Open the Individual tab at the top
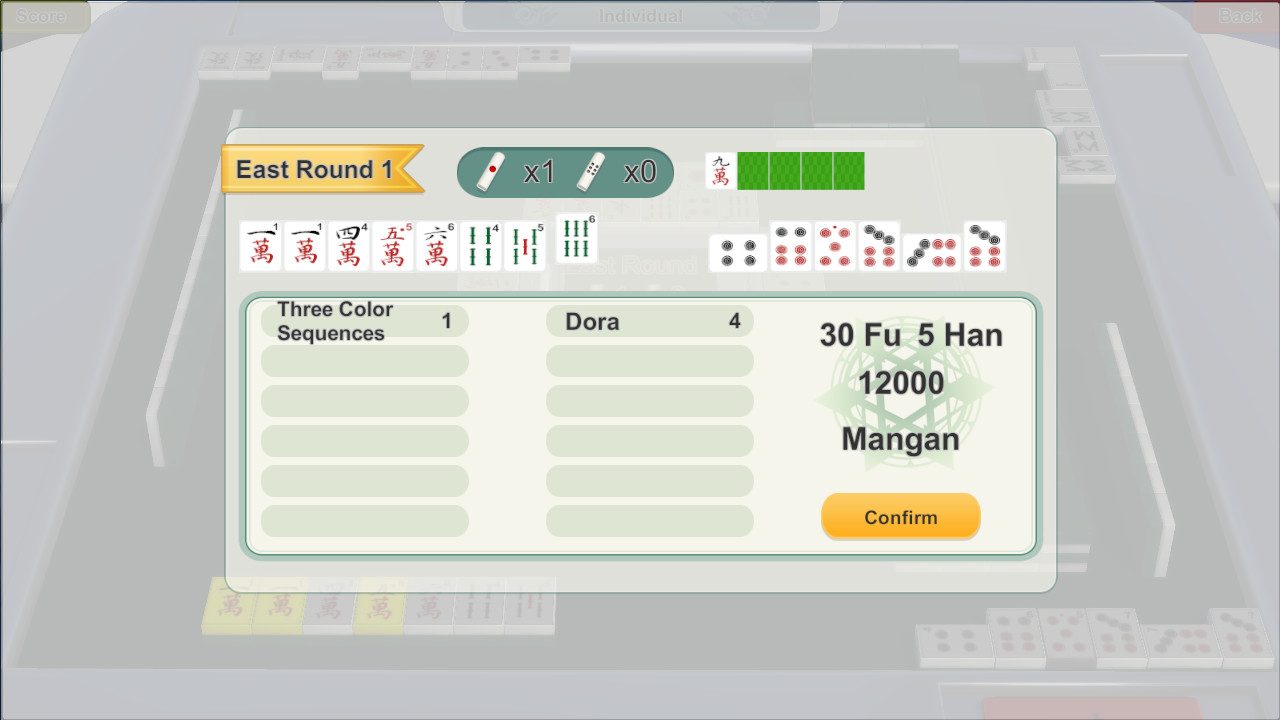Viewport: 1280px width, 720px height. (639, 15)
